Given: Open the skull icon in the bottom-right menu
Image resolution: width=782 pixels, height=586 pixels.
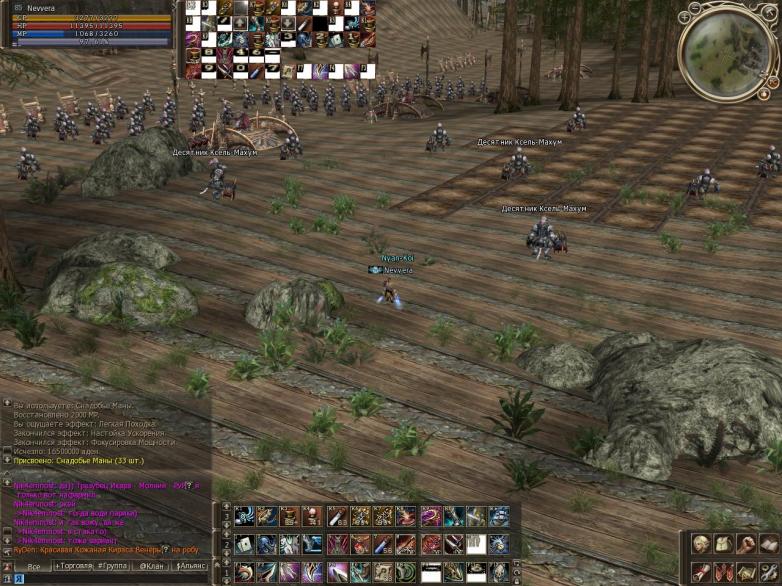Looking at the screenshot, I should (x=700, y=545).
